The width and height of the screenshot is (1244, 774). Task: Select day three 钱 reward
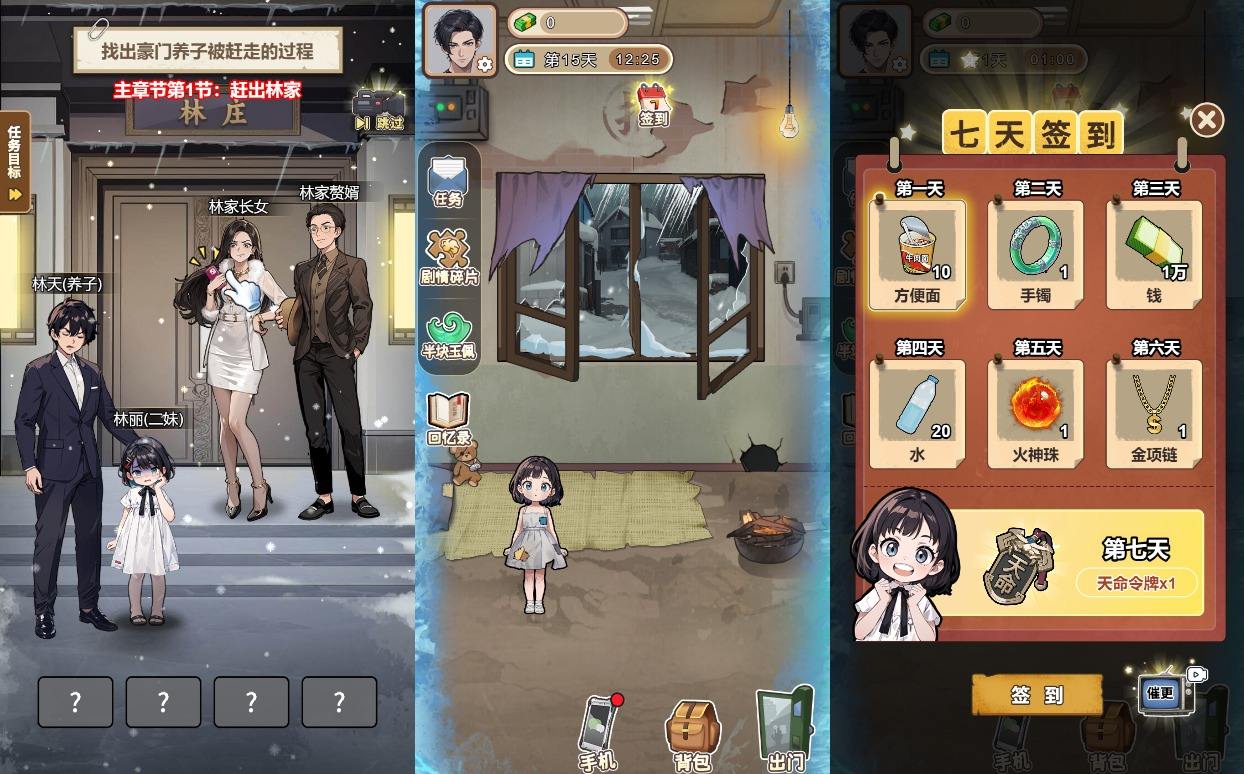click(1154, 254)
